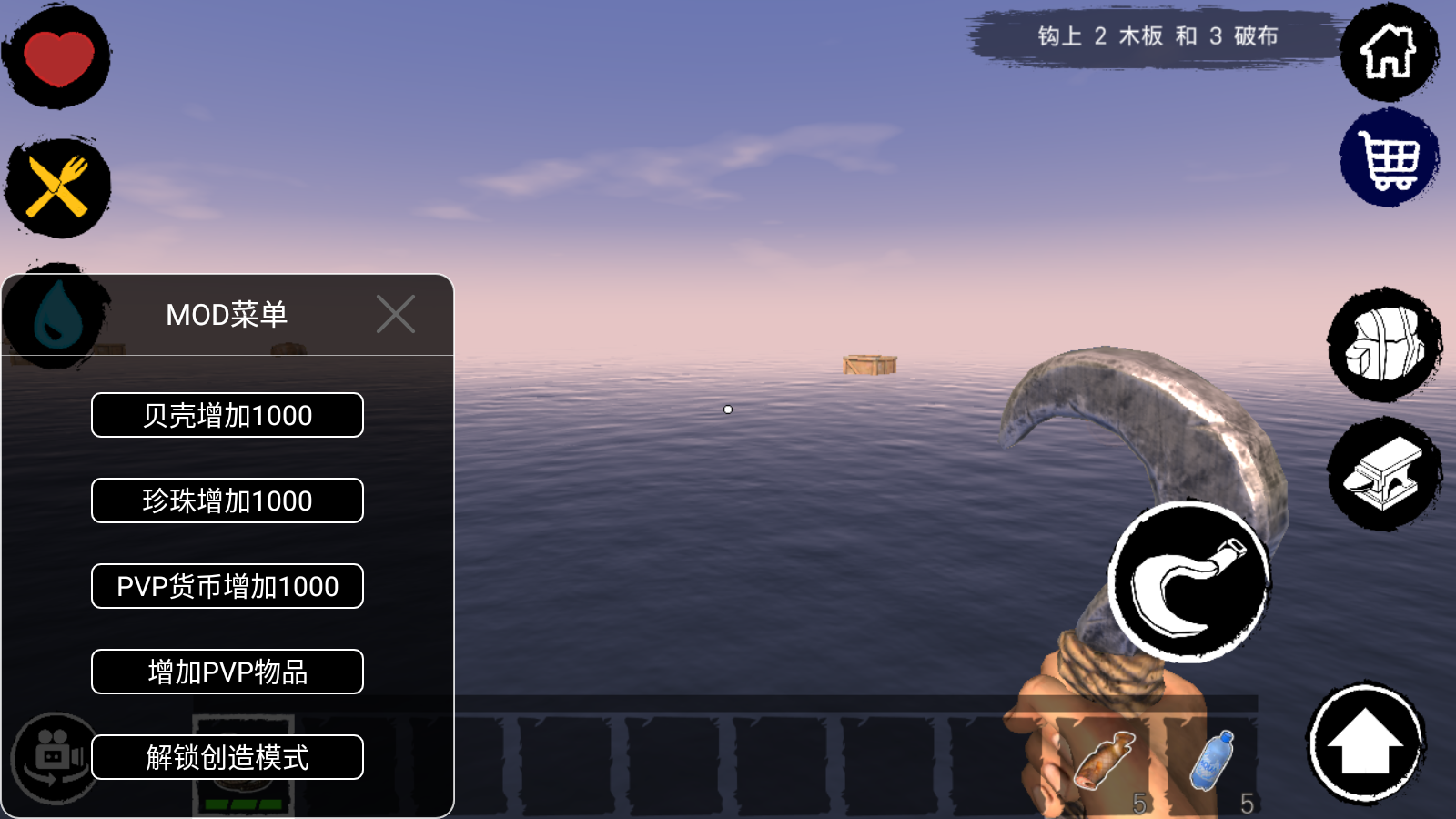The image size is (1456, 819).
Task: Close the MOD菜单 panel
Action: [x=396, y=315]
